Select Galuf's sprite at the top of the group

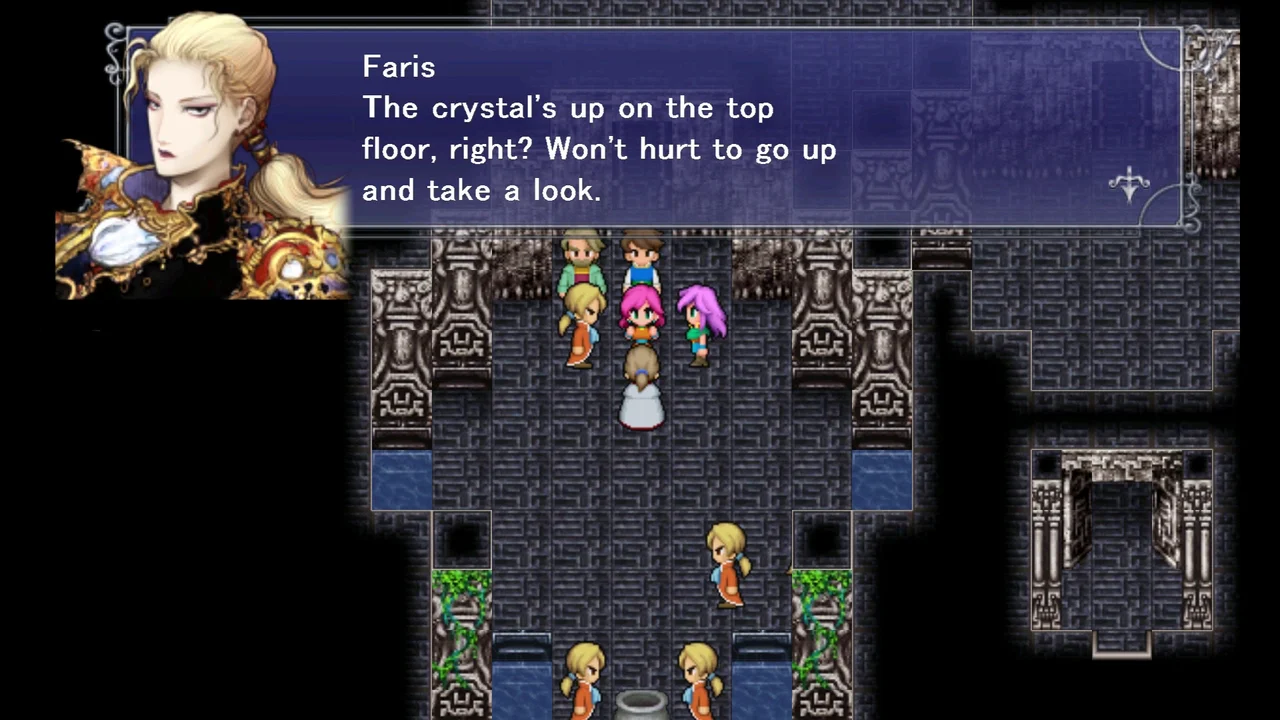pos(580,255)
